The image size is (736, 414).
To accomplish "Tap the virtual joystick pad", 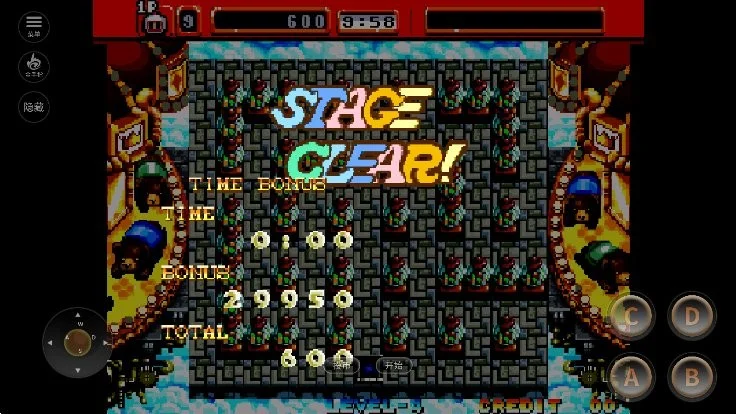I will coord(76,342).
